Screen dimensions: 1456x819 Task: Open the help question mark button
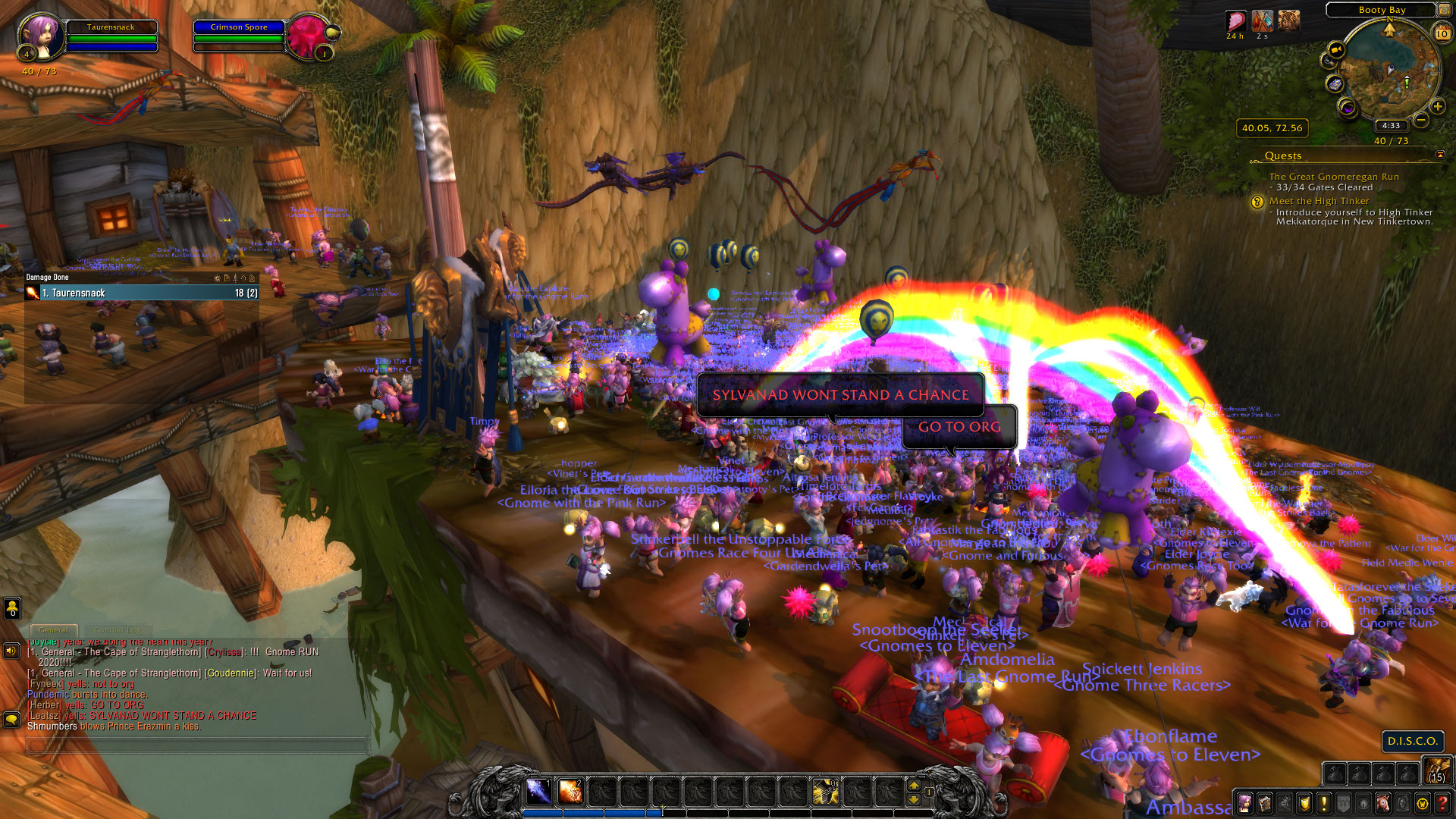1442,803
